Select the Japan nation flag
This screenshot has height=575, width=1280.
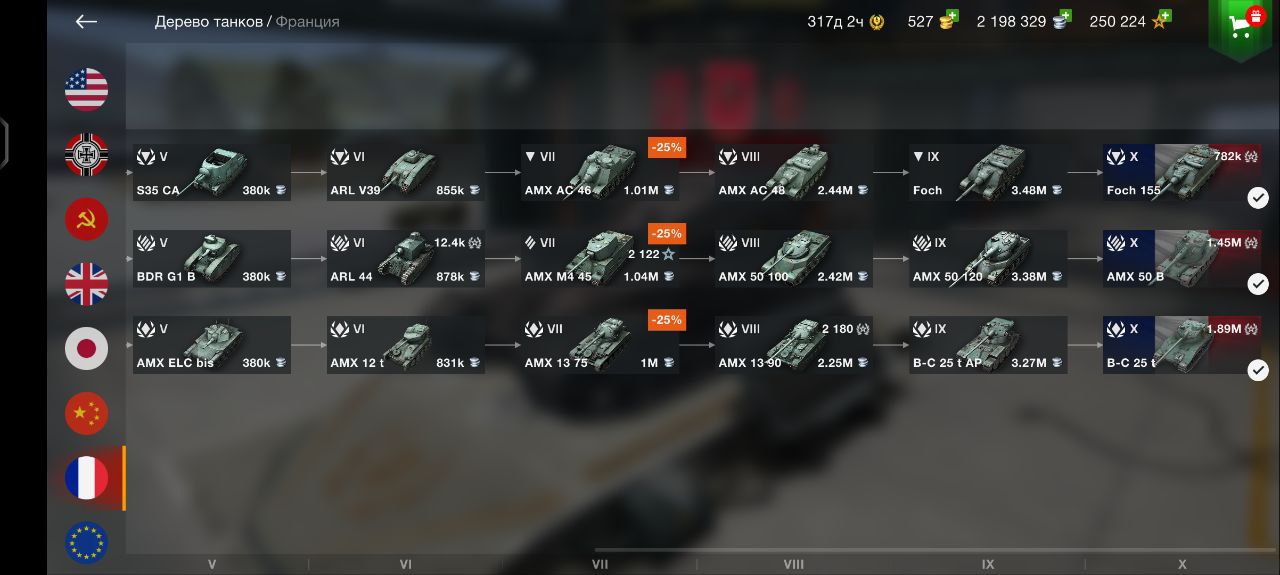click(x=87, y=348)
